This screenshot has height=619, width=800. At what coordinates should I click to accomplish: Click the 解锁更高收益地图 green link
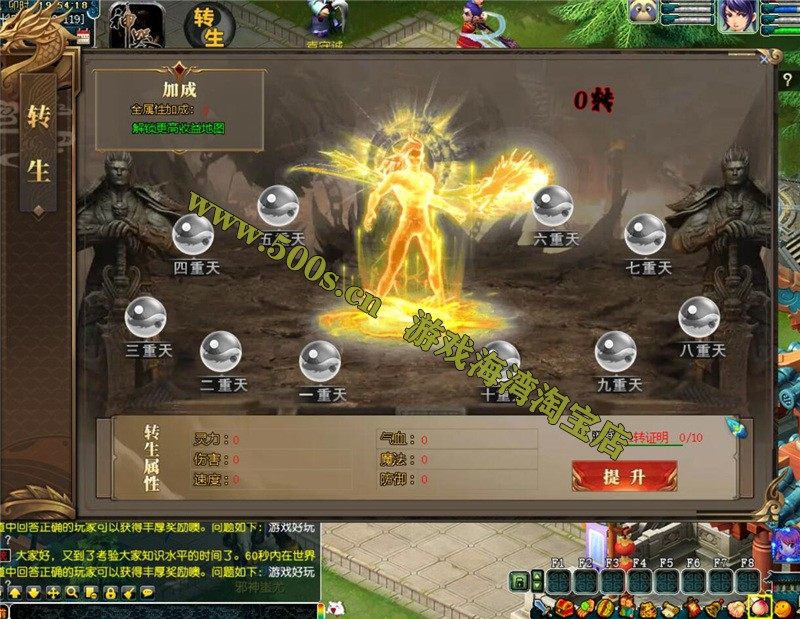[x=179, y=128]
